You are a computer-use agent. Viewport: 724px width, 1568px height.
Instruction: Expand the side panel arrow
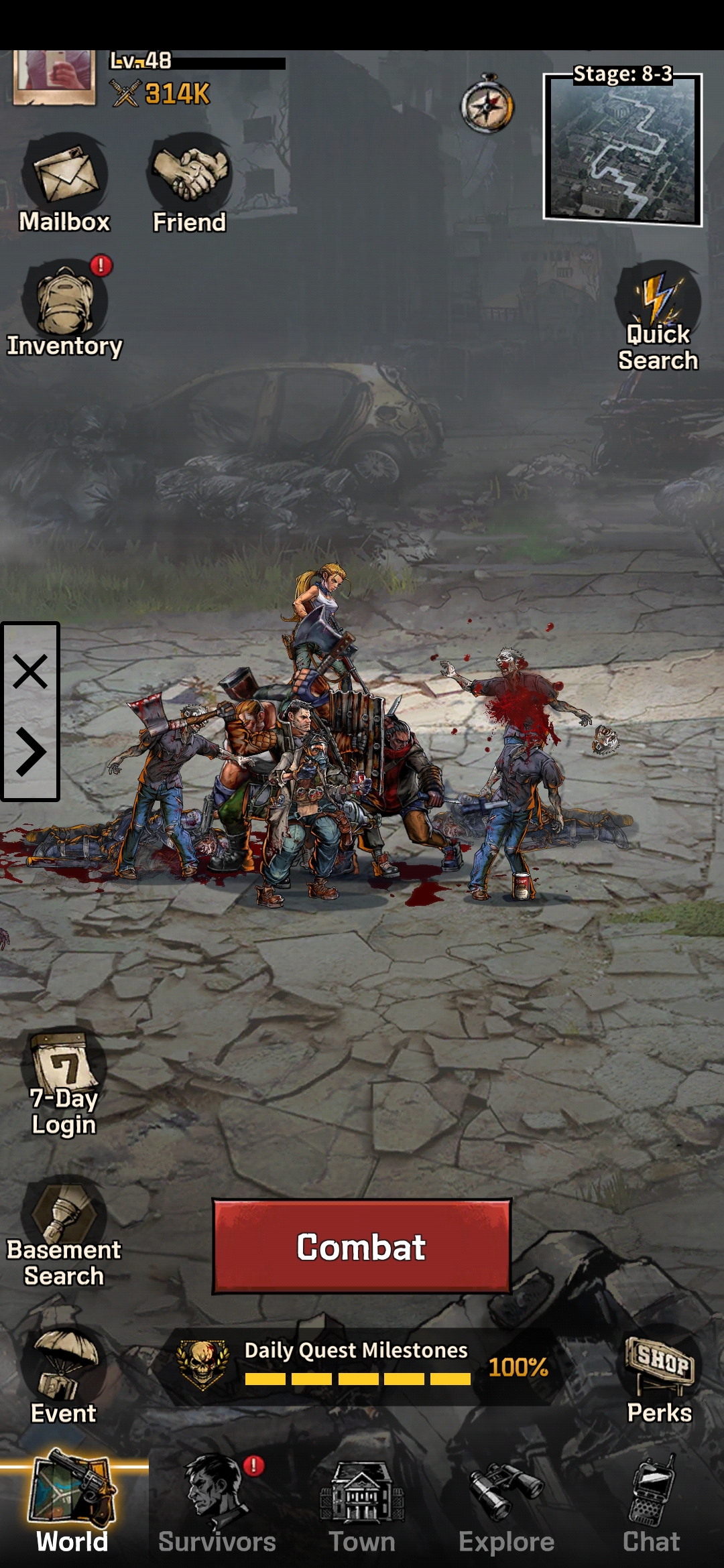tap(30, 752)
